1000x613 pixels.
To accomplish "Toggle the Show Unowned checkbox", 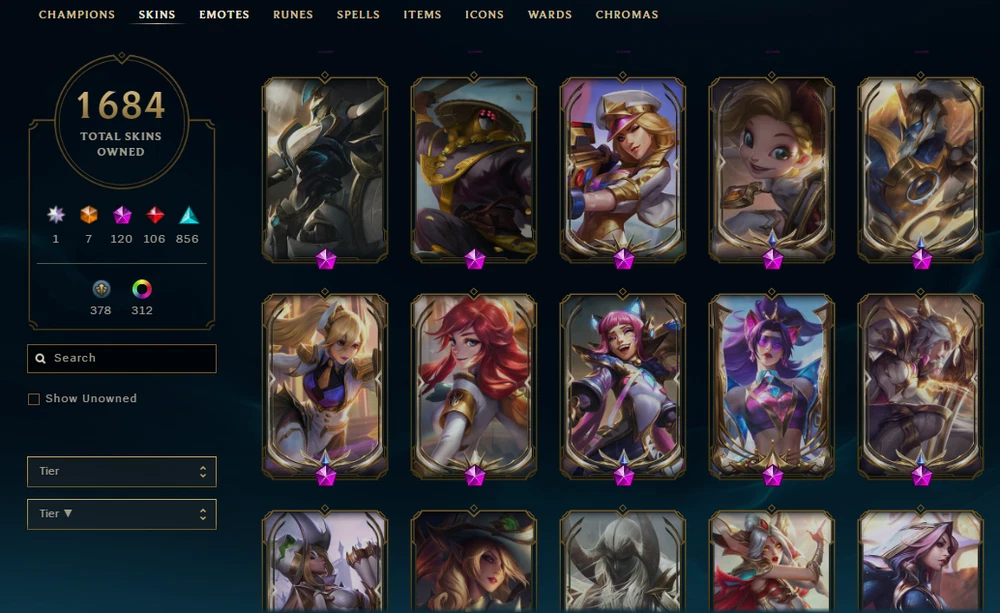I will pyautogui.click(x=34, y=399).
